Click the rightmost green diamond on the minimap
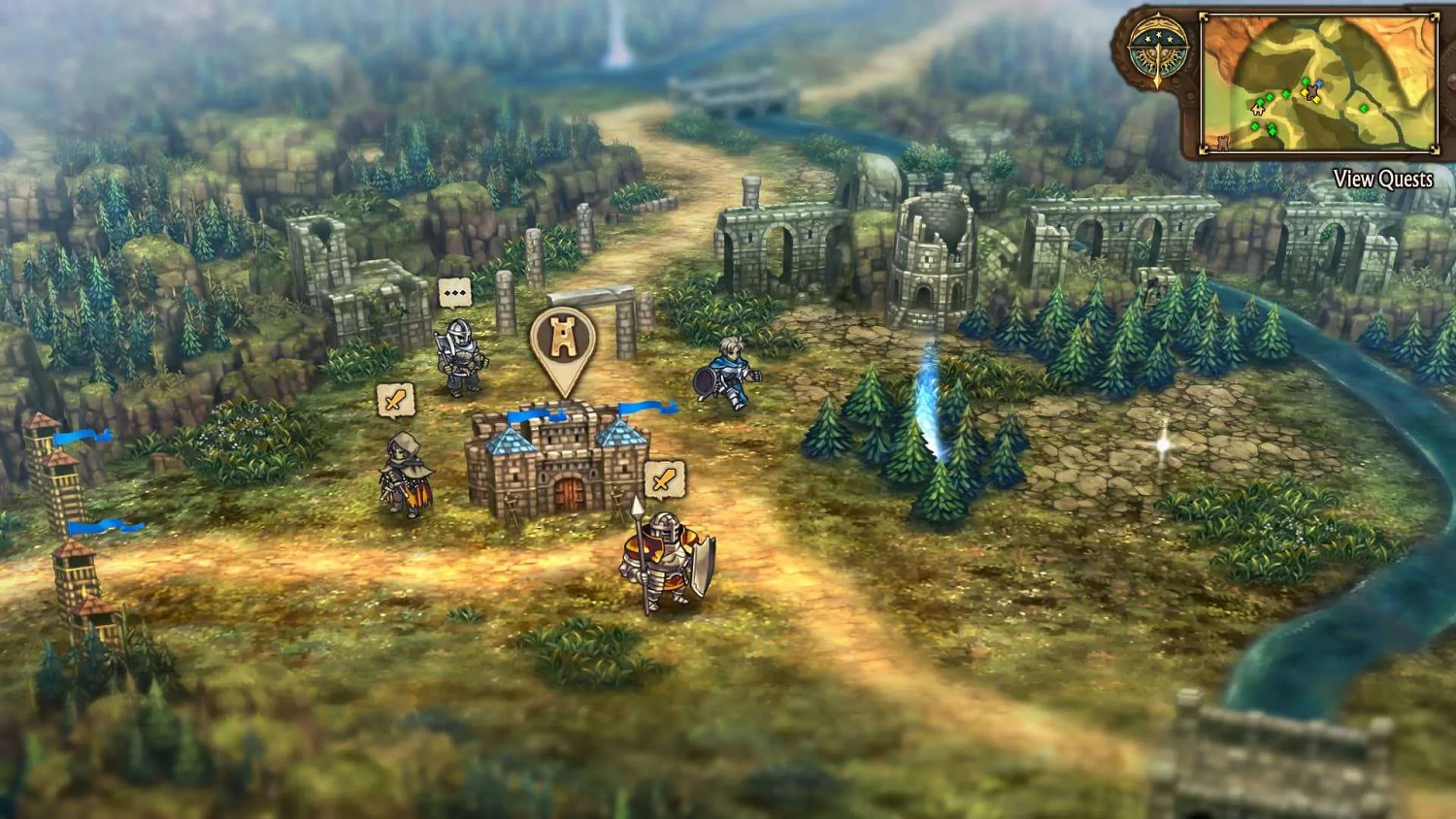This screenshot has width=1456, height=819. 1364,108
